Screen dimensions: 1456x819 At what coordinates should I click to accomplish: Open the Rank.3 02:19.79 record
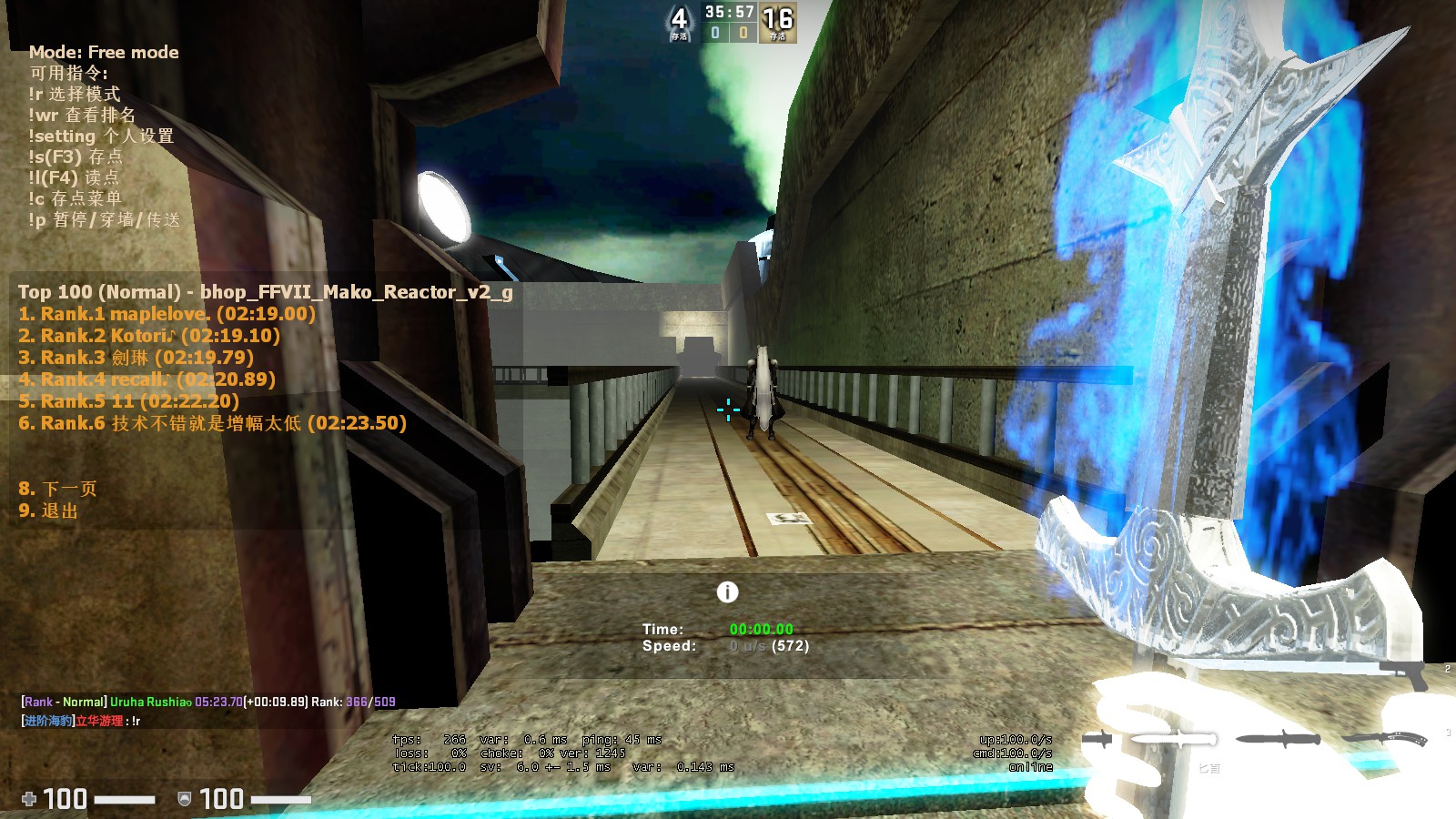pos(136,358)
